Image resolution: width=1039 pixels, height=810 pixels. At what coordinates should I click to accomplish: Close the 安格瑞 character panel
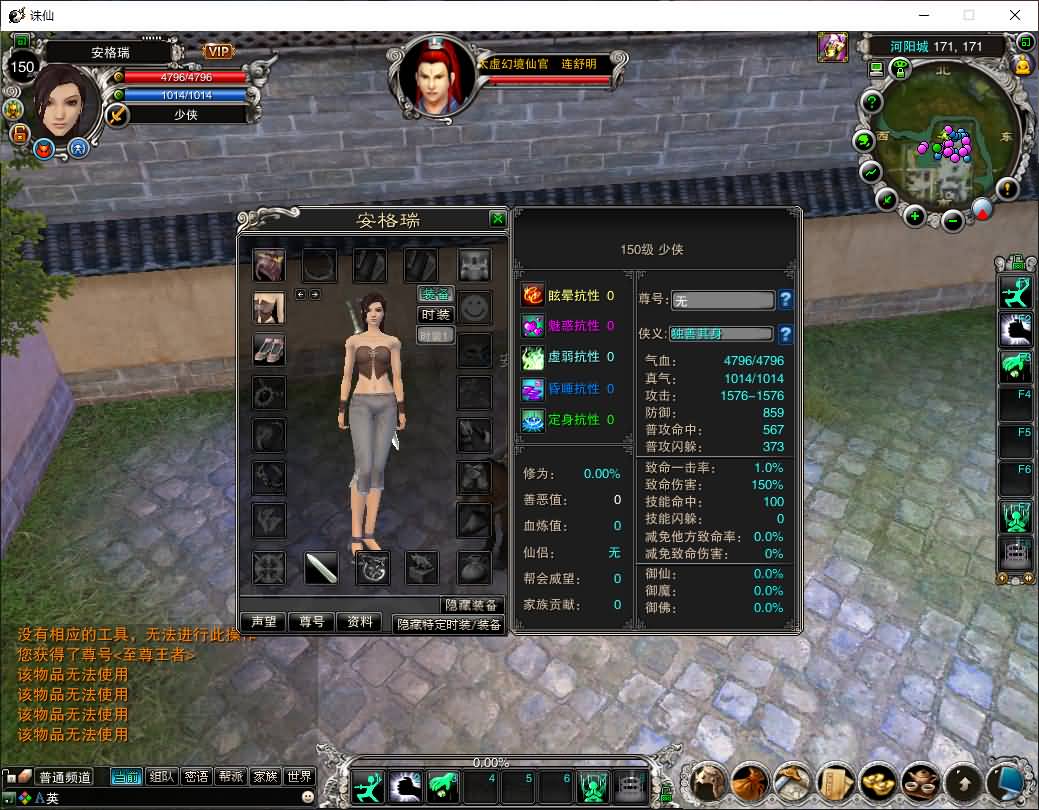[497, 219]
